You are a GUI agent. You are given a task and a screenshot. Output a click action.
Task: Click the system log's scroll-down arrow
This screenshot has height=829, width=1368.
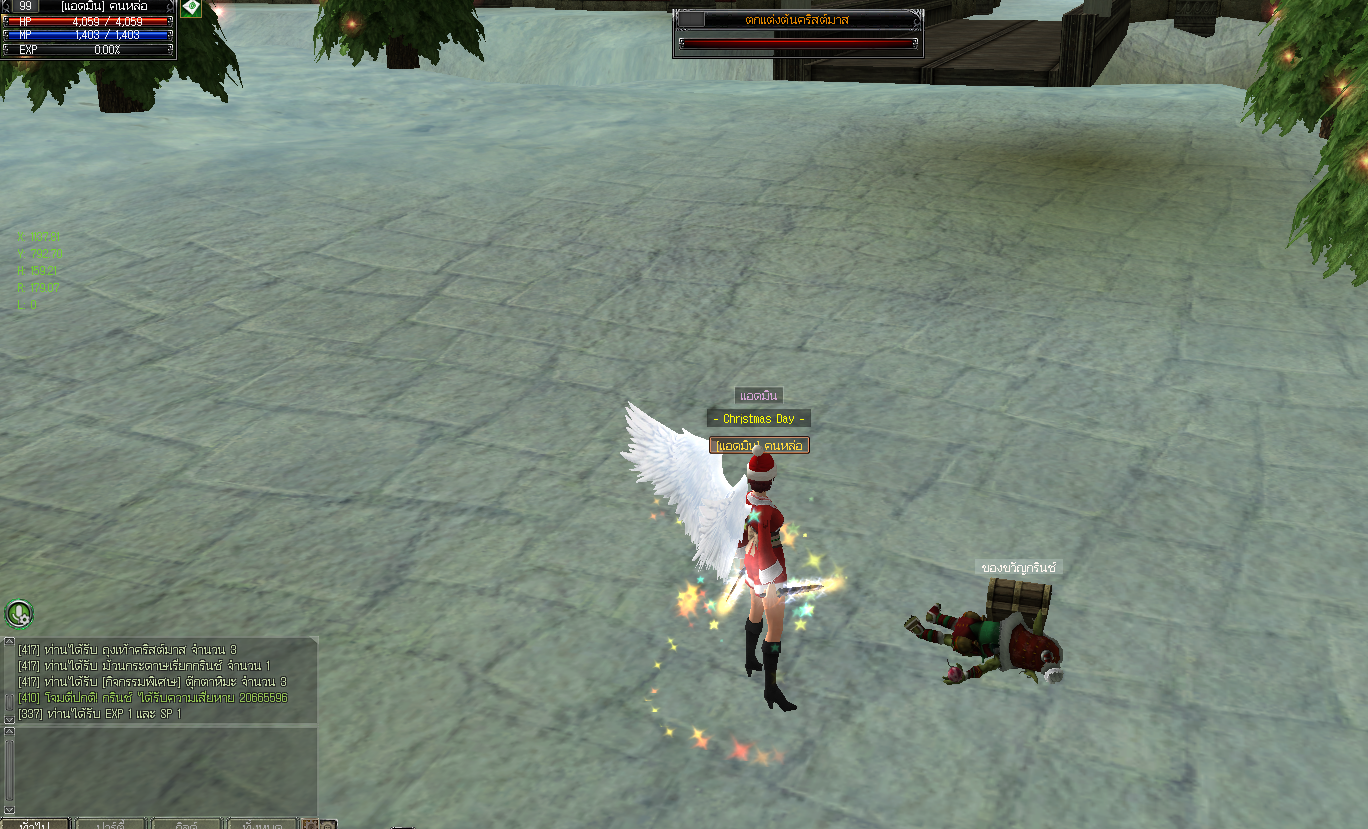point(9,718)
